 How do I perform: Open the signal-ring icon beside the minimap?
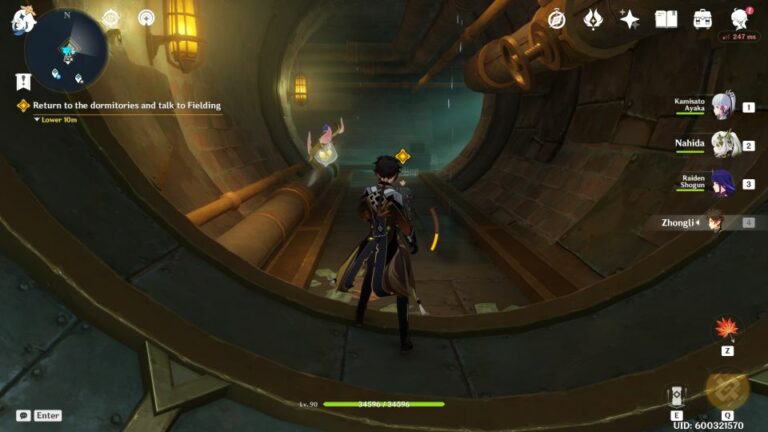point(147,18)
